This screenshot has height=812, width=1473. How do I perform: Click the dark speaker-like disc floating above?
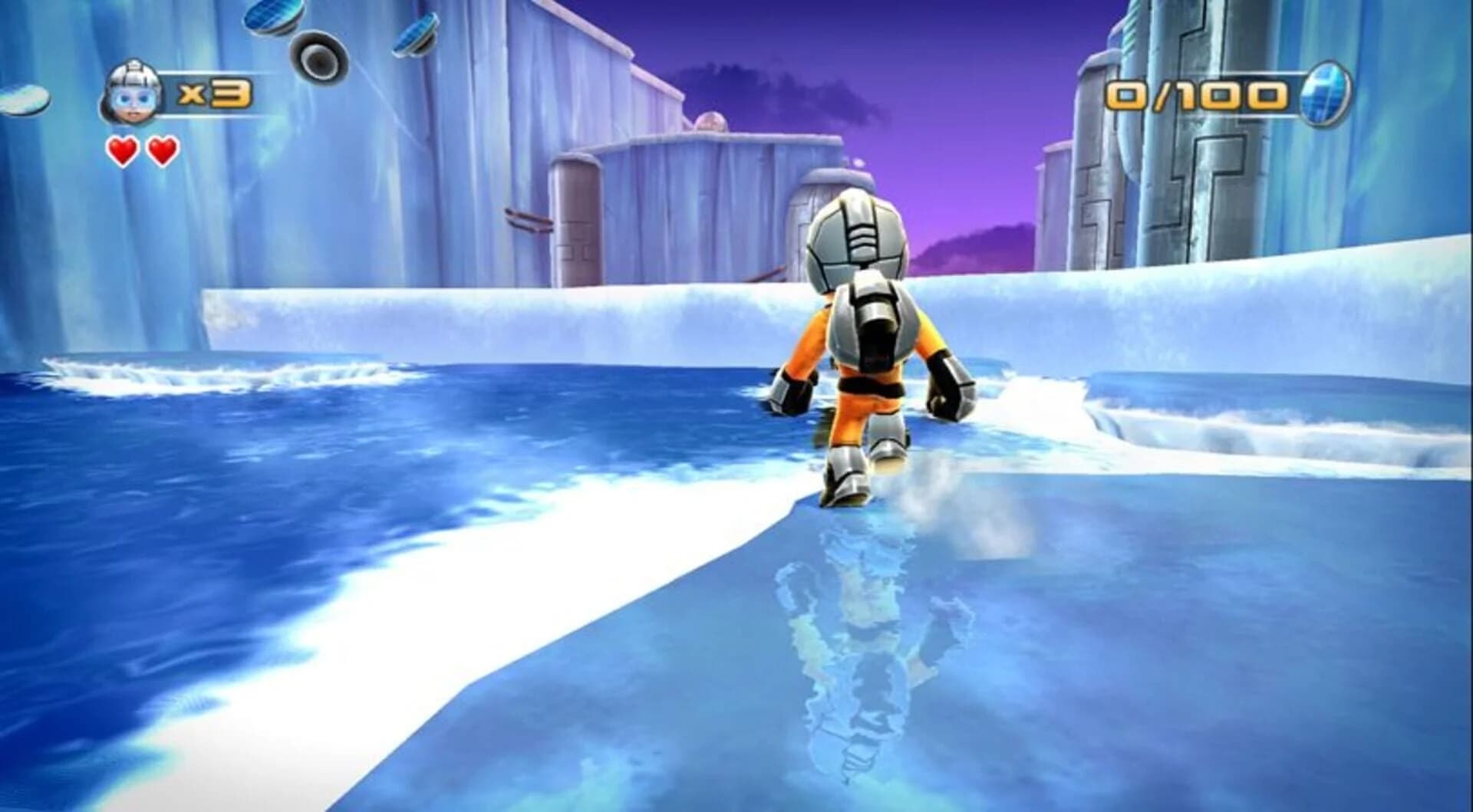point(318,58)
